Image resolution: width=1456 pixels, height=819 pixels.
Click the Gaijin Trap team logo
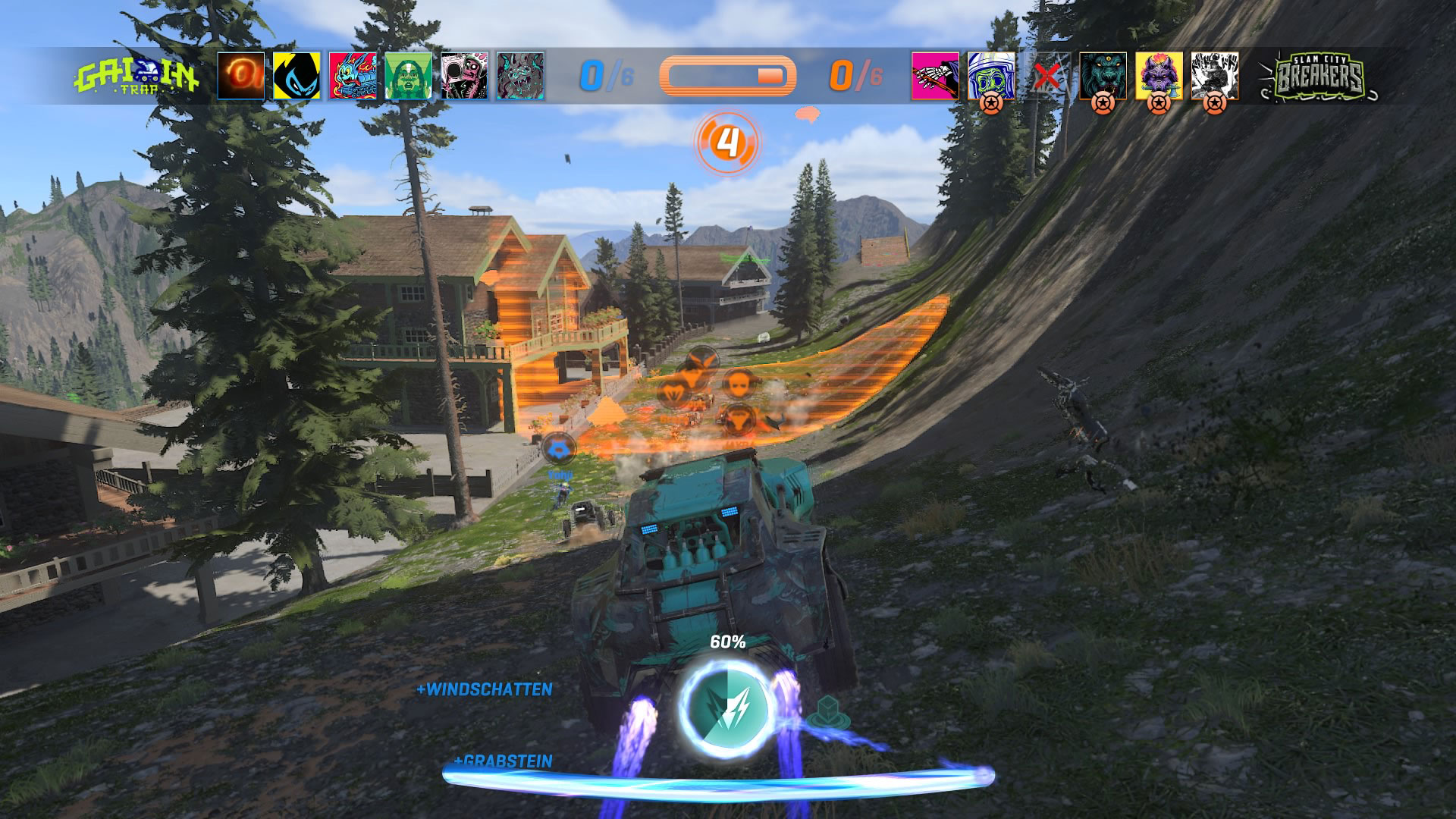click(136, 77)
